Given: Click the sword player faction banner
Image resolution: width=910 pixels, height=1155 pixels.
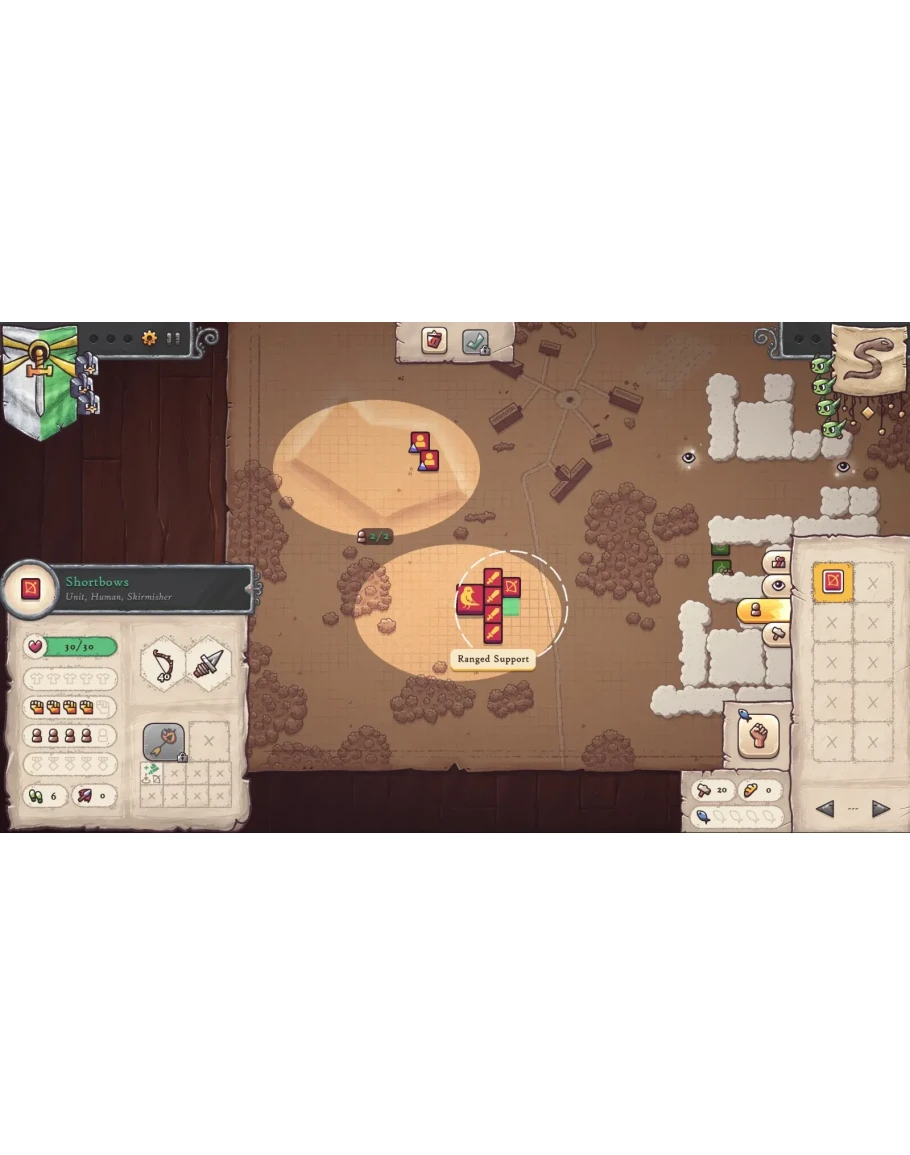Looking at the screenshot, I should [x=39, y=378].
